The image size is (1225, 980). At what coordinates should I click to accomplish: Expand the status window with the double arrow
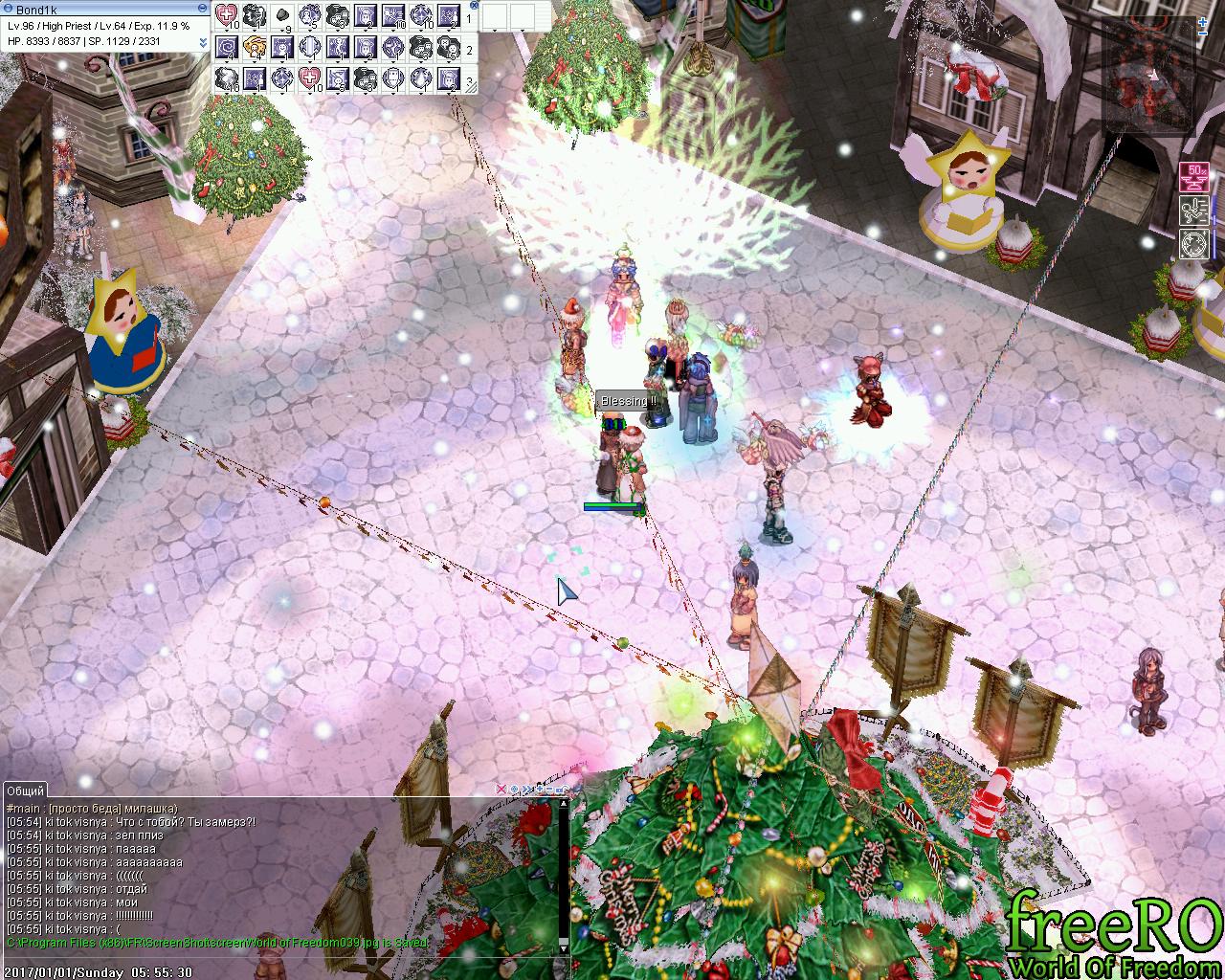[203, 43]
